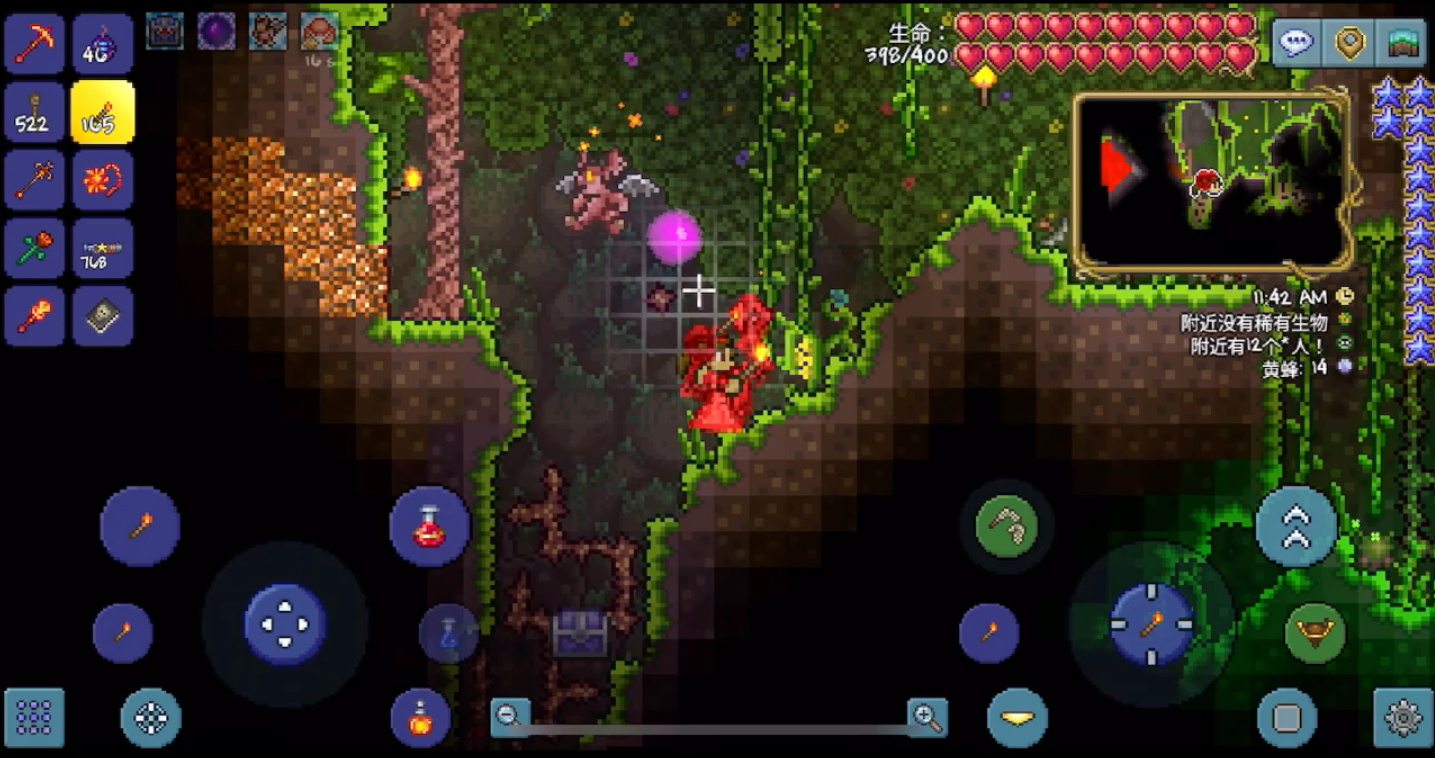Toggle the smart cursor crosshair button
Viewport: 1435px width, 758px height.
pyautogui.click(x=151, y=717)
